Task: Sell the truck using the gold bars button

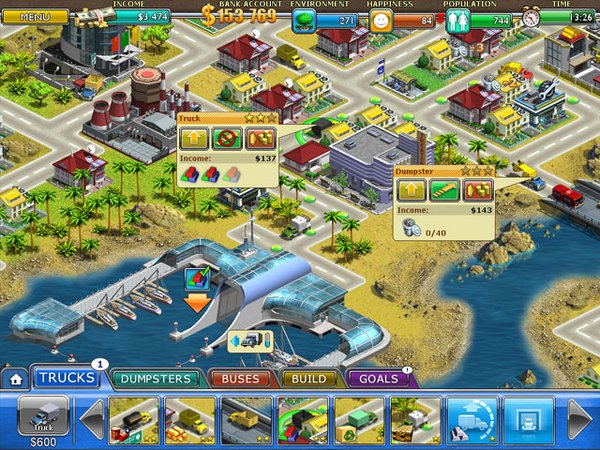Action: (260, 139)
